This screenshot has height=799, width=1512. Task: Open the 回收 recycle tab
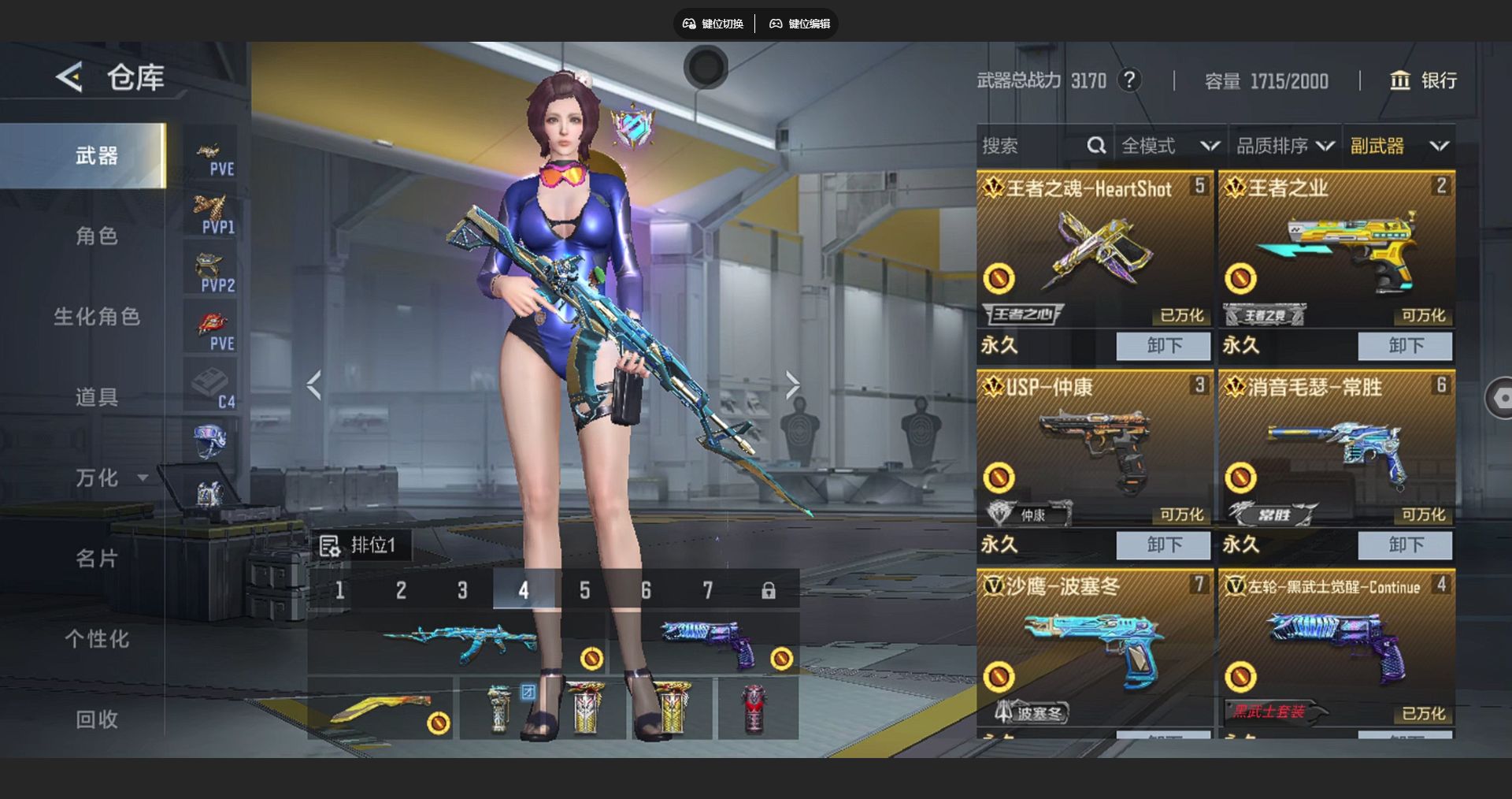point(96,719)
